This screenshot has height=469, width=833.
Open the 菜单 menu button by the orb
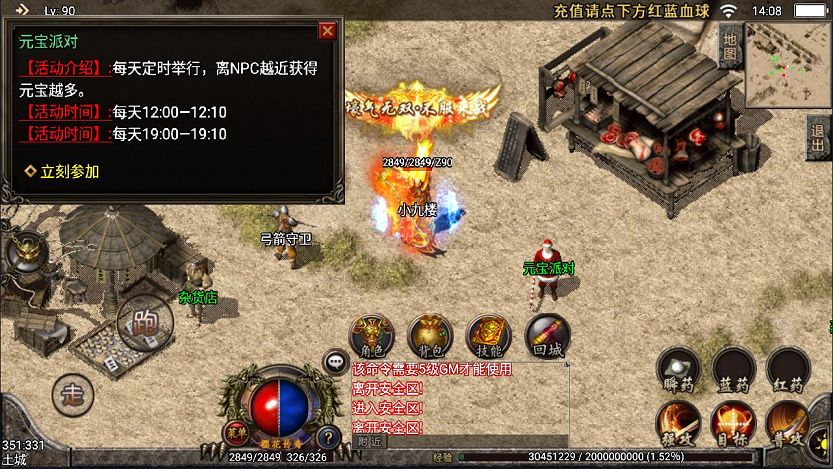(x=234, y=431)
